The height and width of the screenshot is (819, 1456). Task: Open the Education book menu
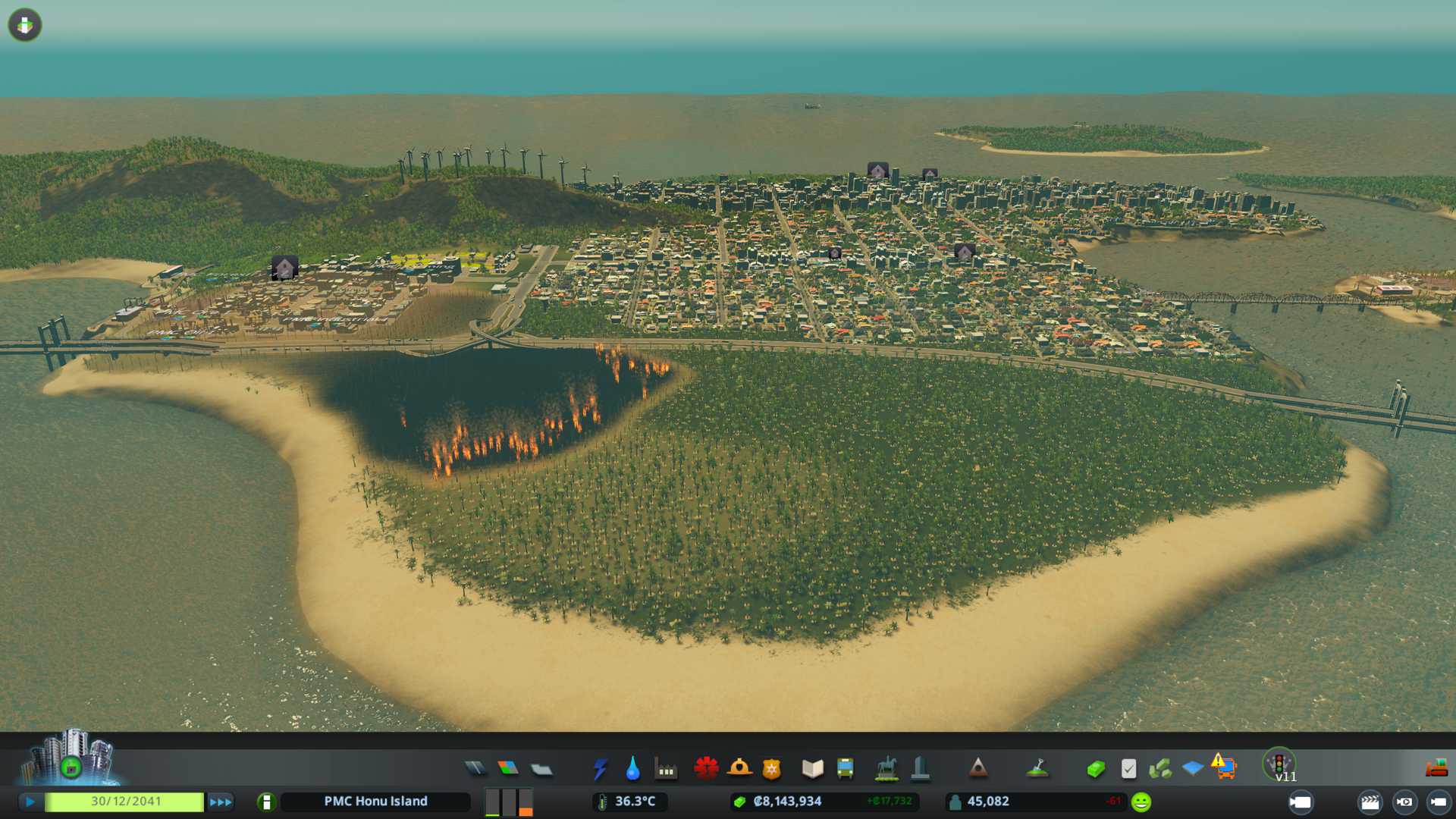tap(812, 769)
